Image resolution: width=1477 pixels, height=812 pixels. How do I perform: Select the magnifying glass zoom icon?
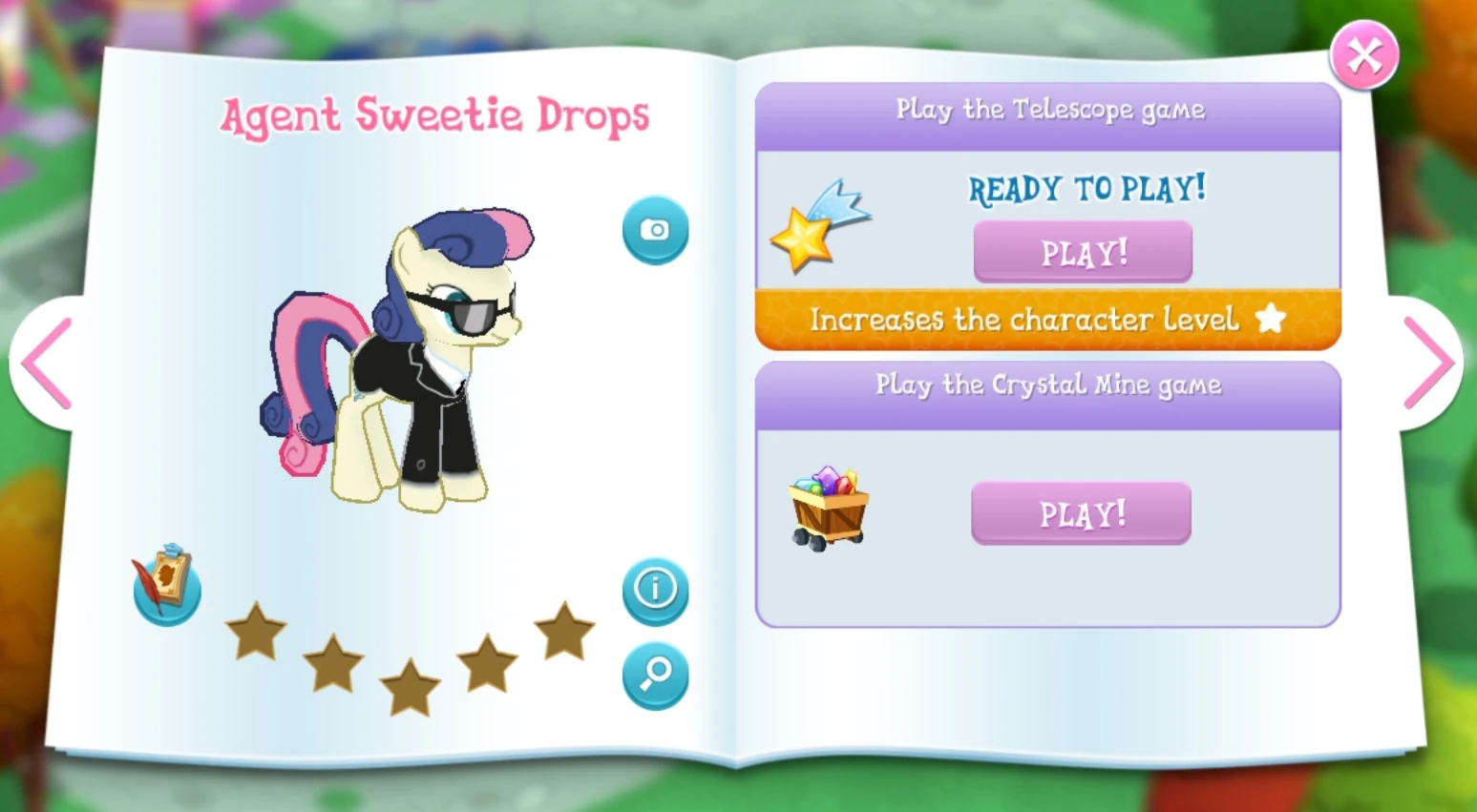tap(654, 675)
